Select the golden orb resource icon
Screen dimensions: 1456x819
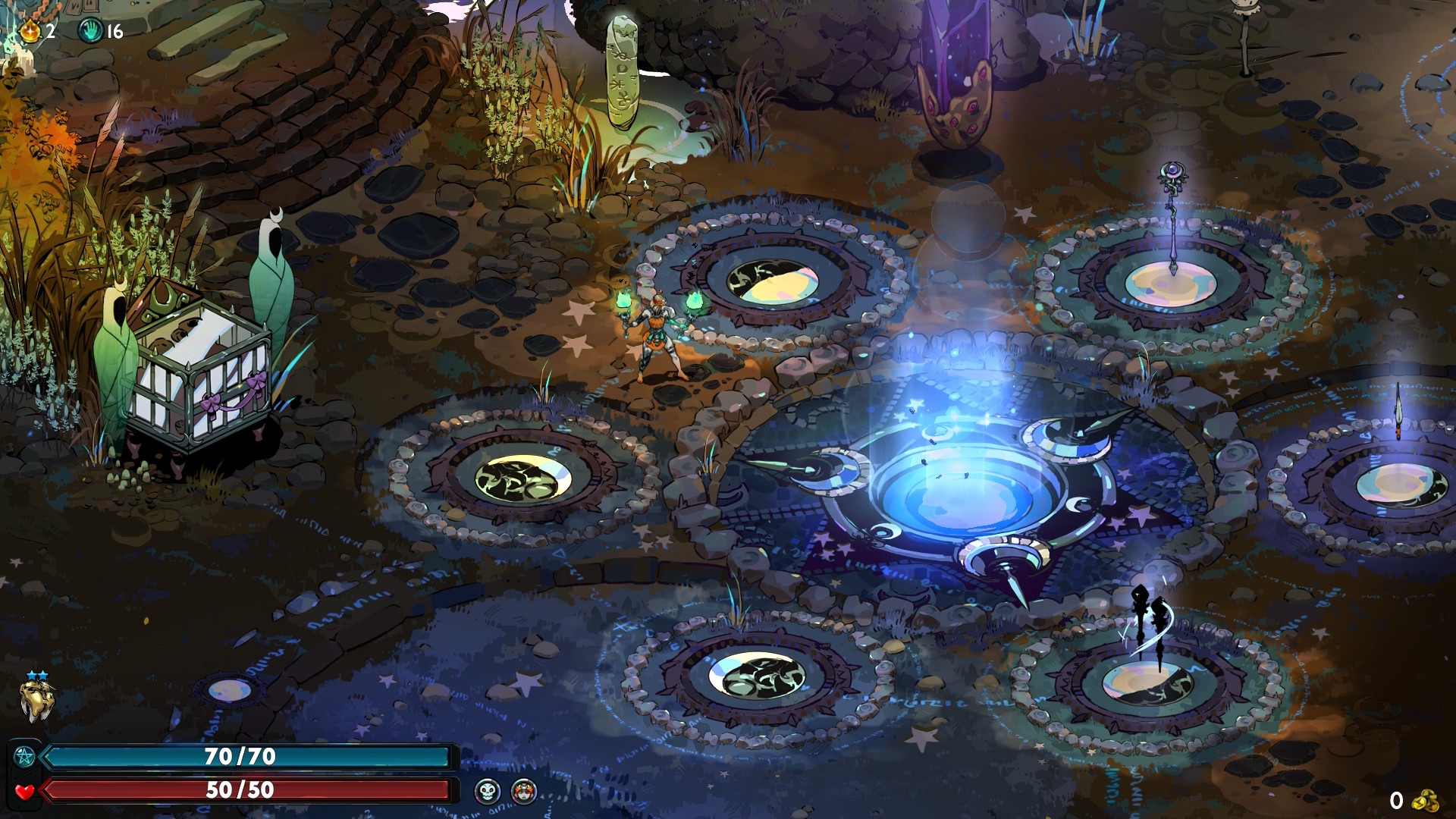[x=31, y=30]
